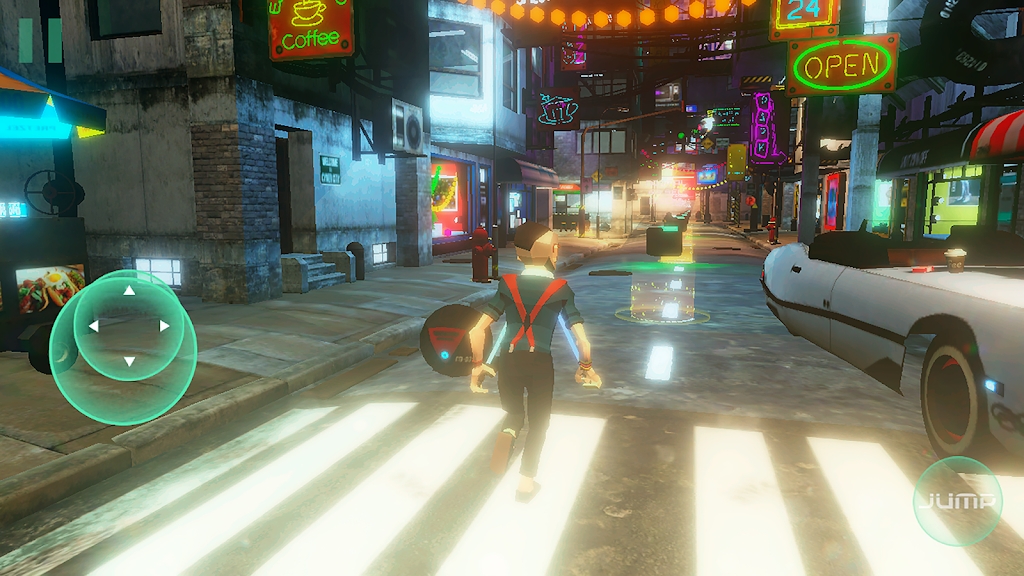
Task: Tap the JUMP button
Action: coord(957,501)
